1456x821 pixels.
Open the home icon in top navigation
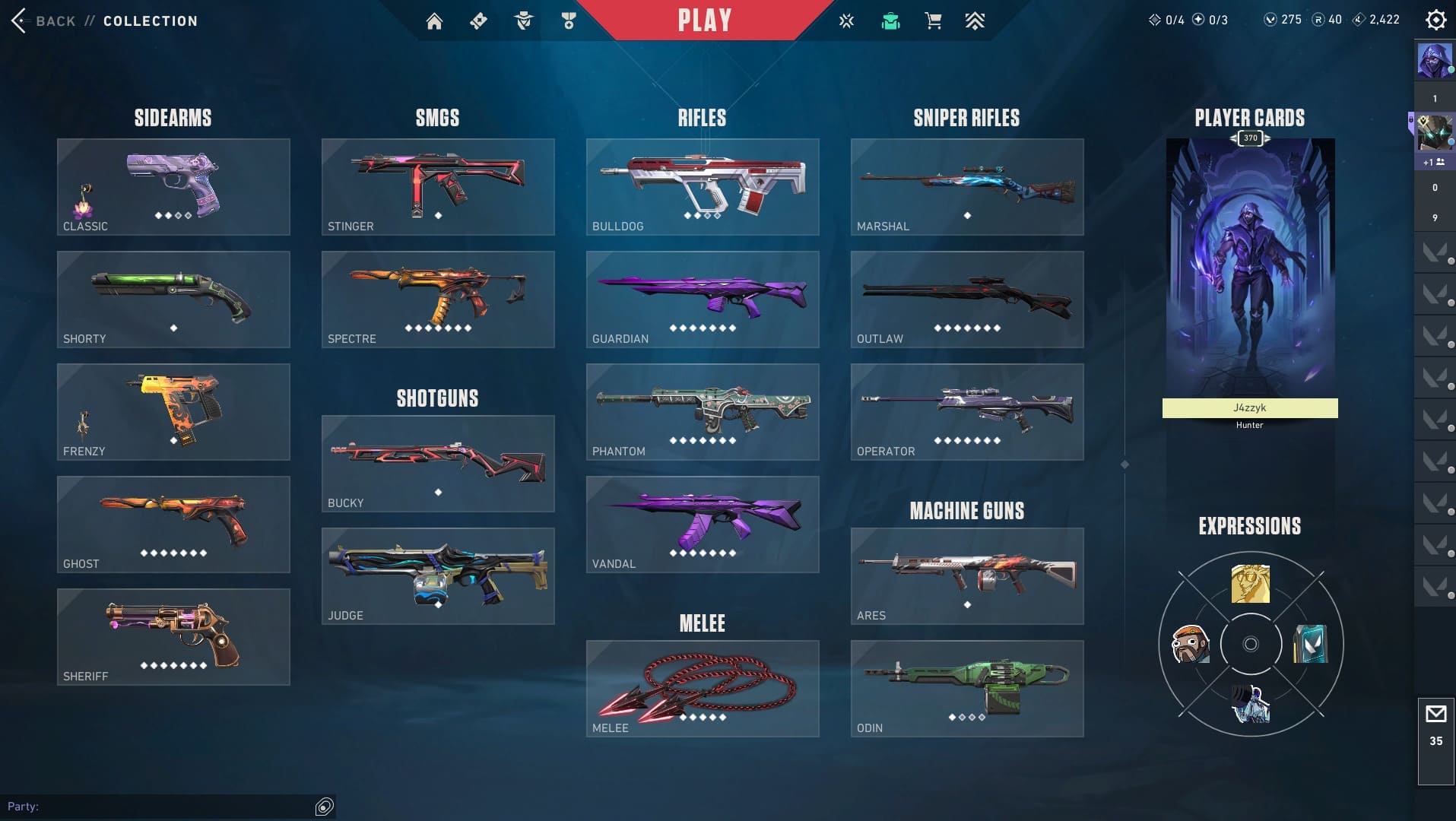coord(434,21)
